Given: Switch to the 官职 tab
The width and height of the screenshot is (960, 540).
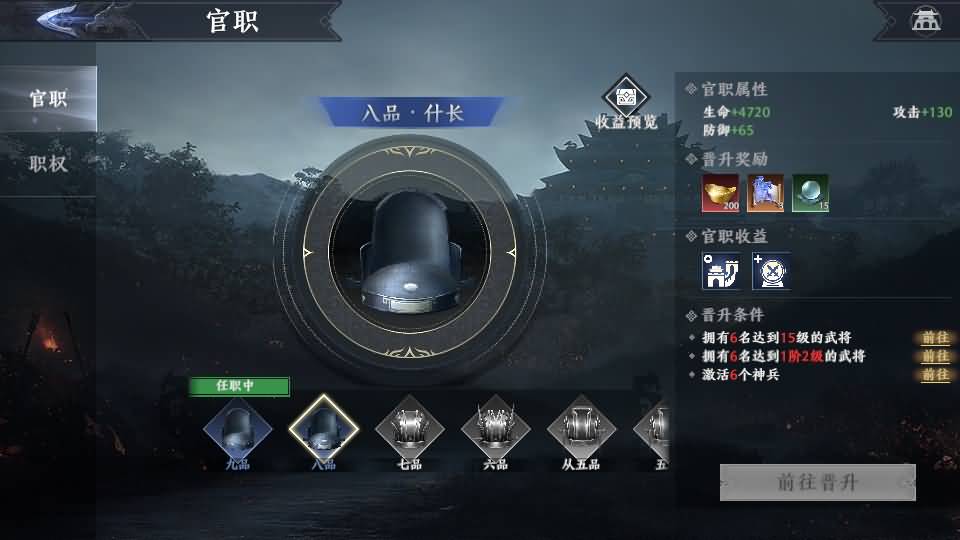Looking at the screenshot, I should tap(48, 99).
